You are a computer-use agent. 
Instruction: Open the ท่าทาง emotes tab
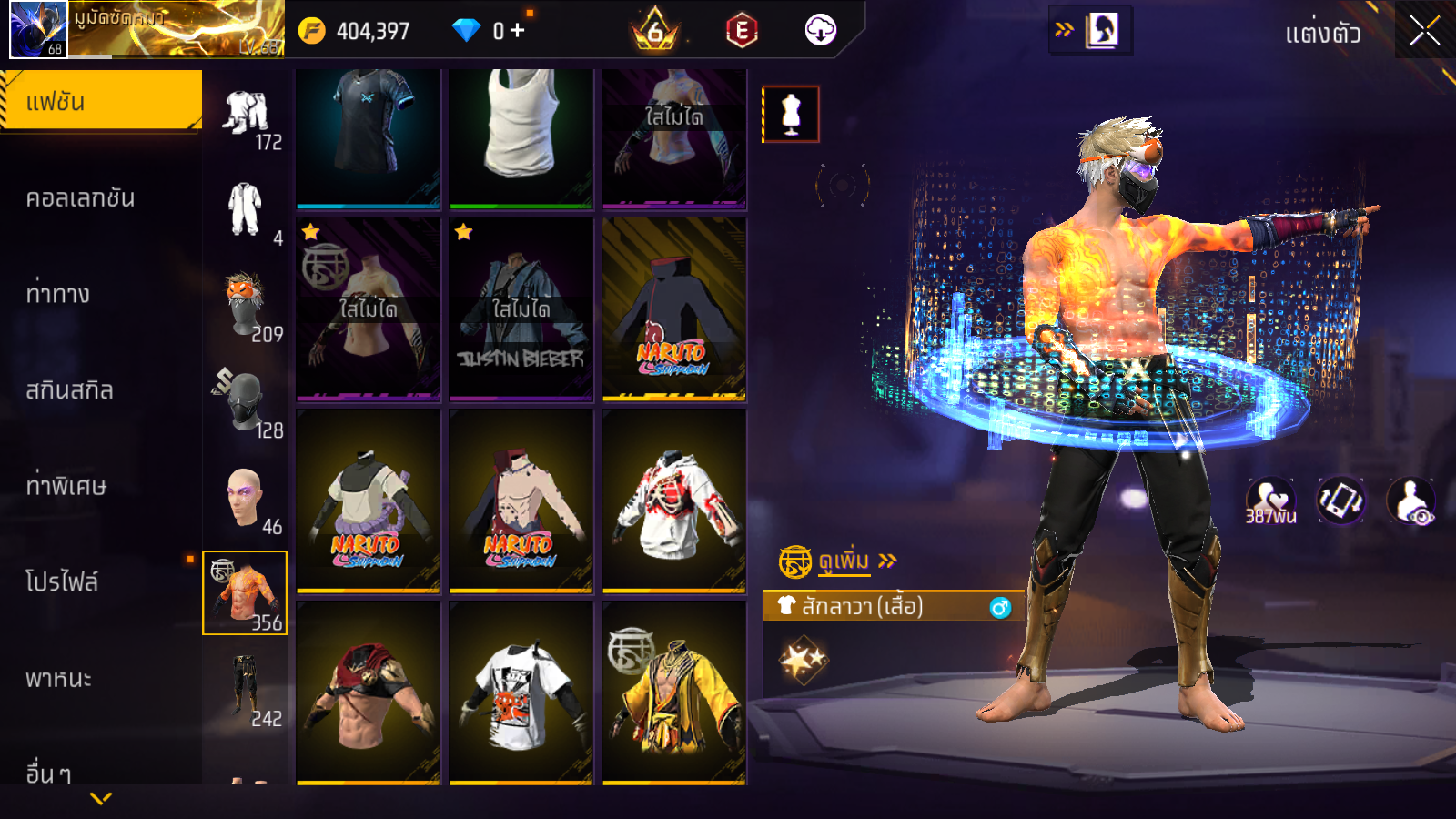(58, 294)
